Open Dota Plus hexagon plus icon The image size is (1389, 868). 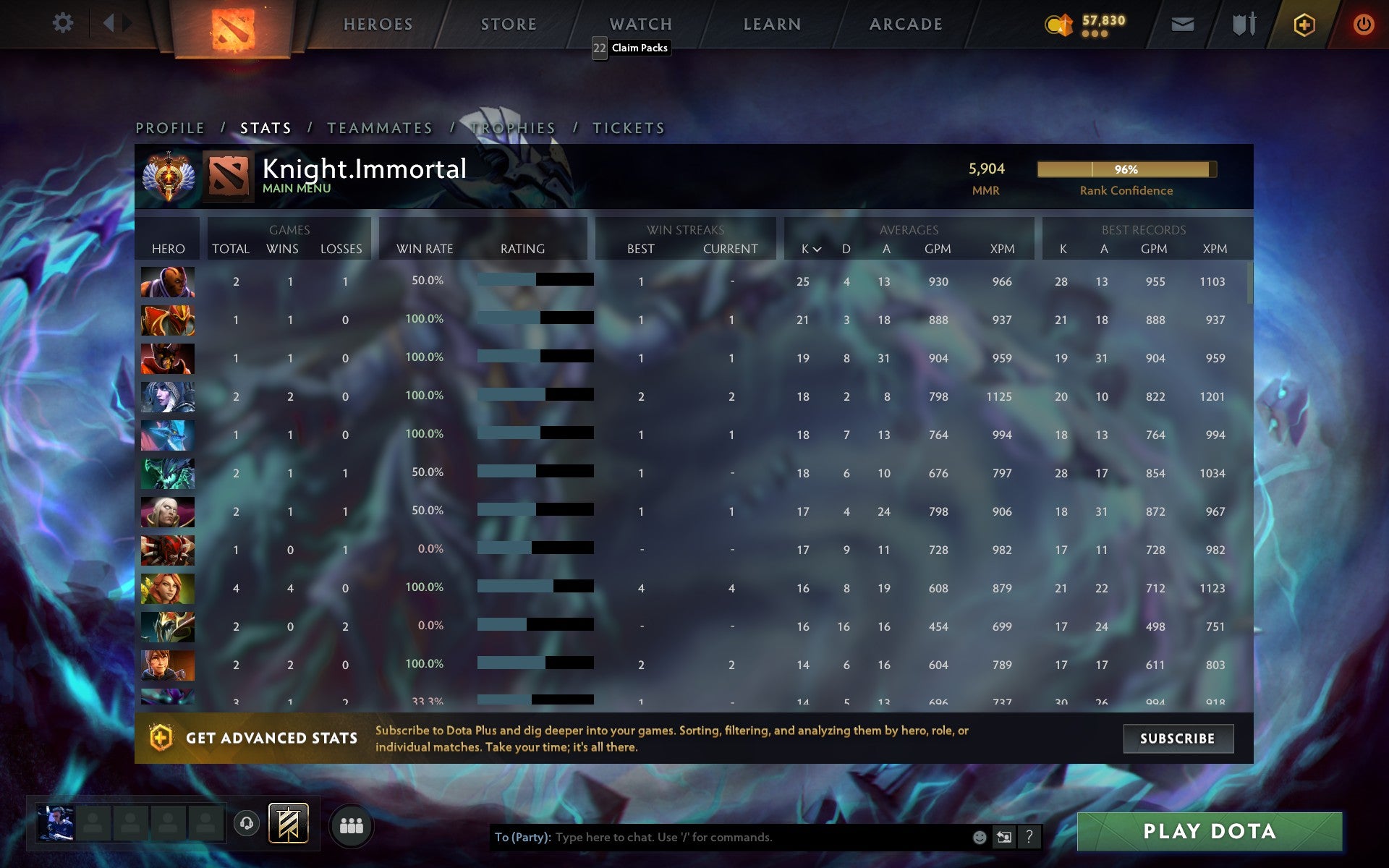(1302, 23)
